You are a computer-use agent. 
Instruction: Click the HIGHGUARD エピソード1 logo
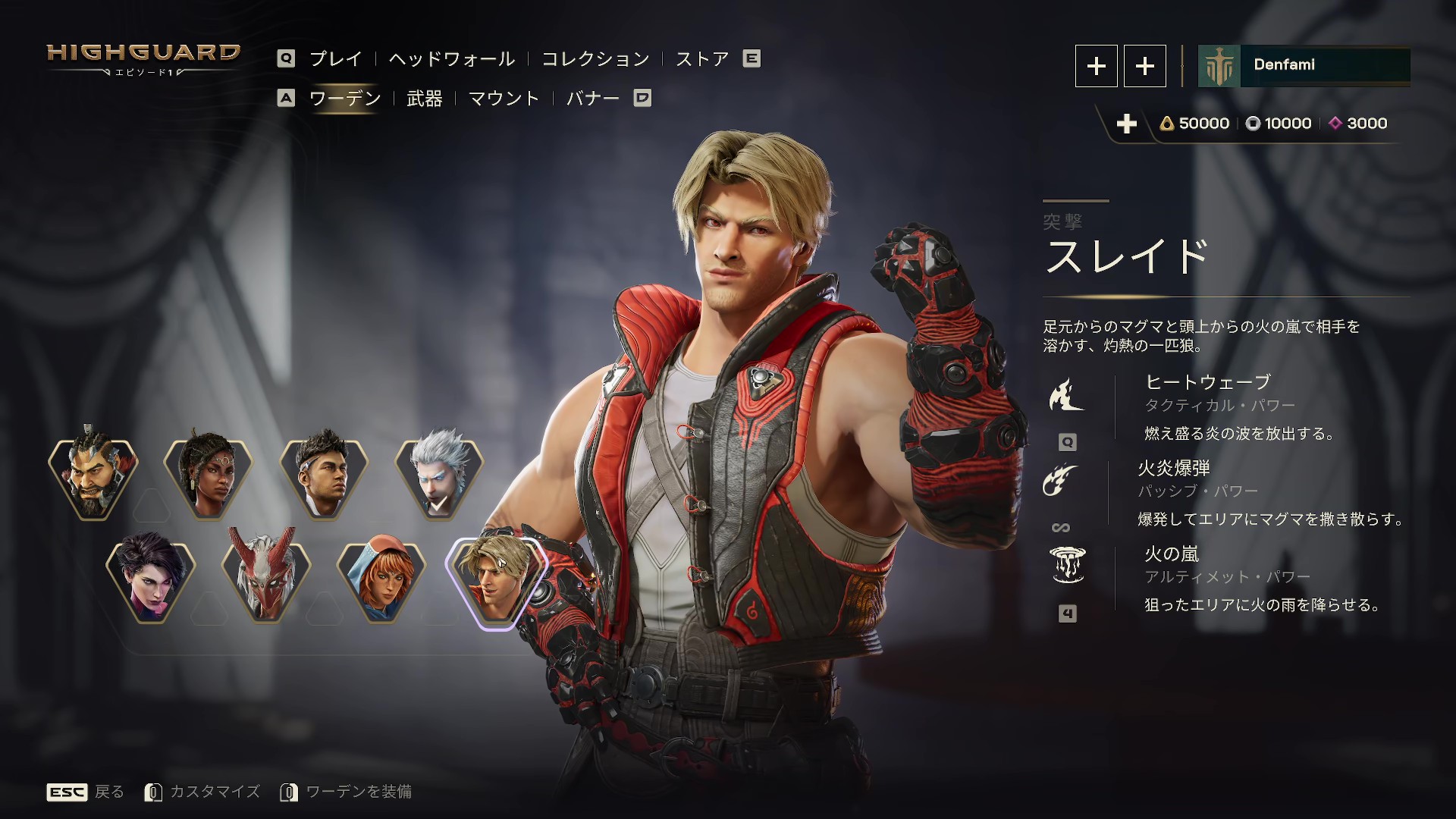coord(143,58)
